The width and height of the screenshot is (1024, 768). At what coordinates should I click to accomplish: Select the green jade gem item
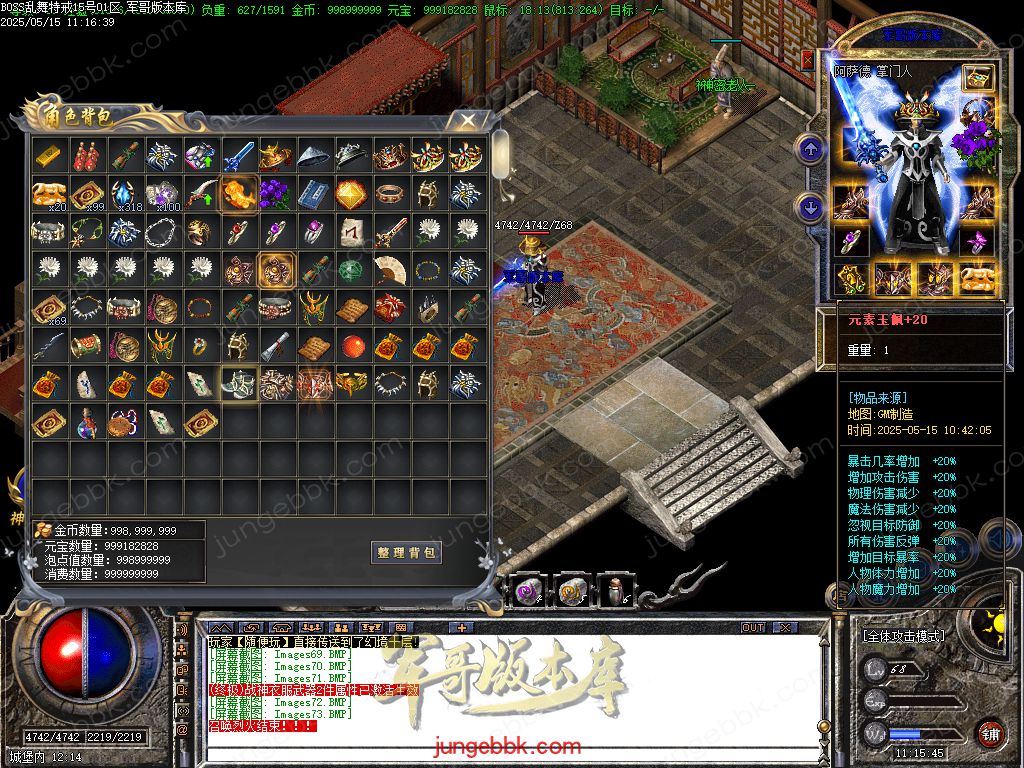pos(353,270)
